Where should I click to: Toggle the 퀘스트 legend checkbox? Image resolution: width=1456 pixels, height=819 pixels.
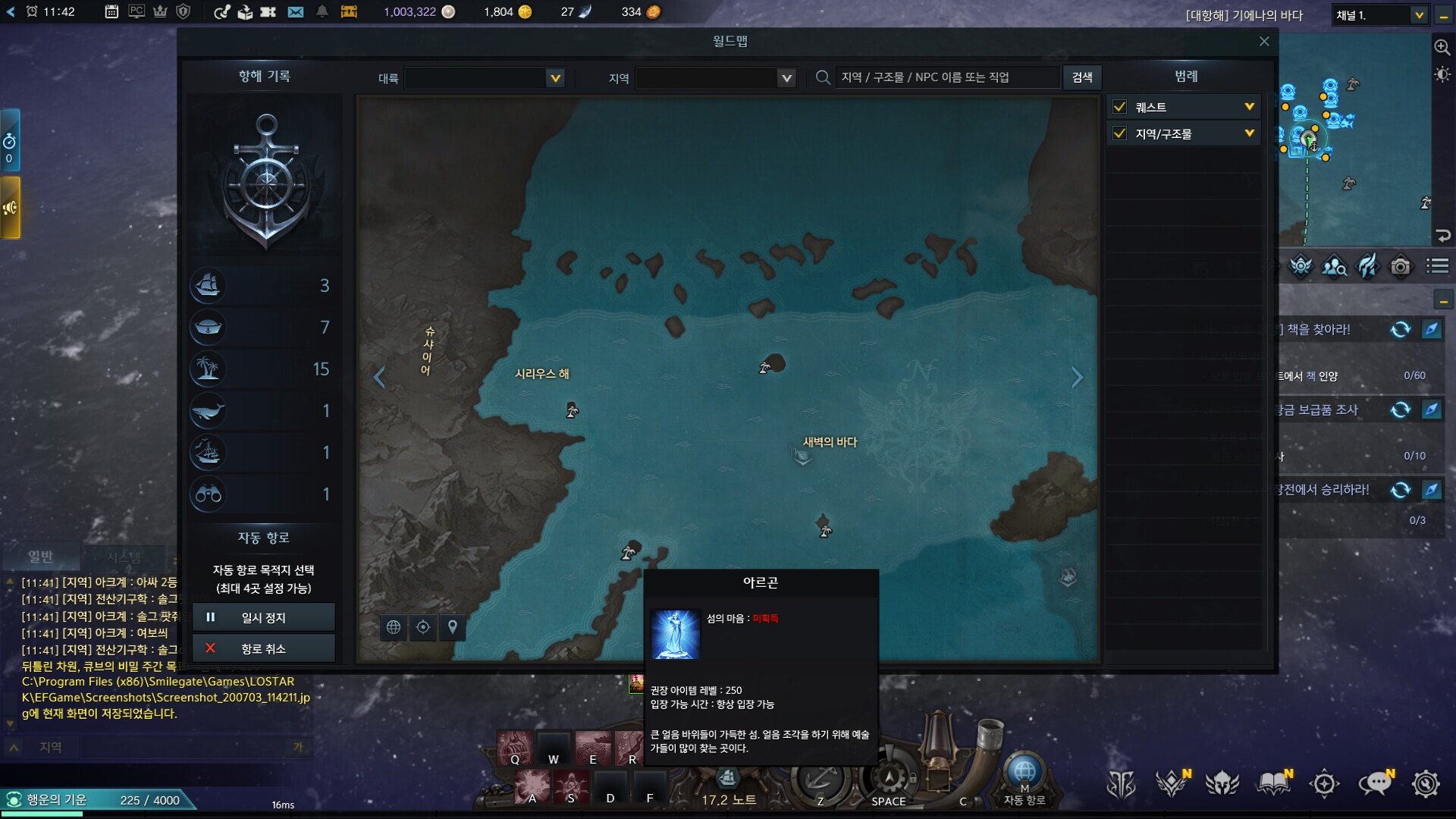(x=1119, y=107)
